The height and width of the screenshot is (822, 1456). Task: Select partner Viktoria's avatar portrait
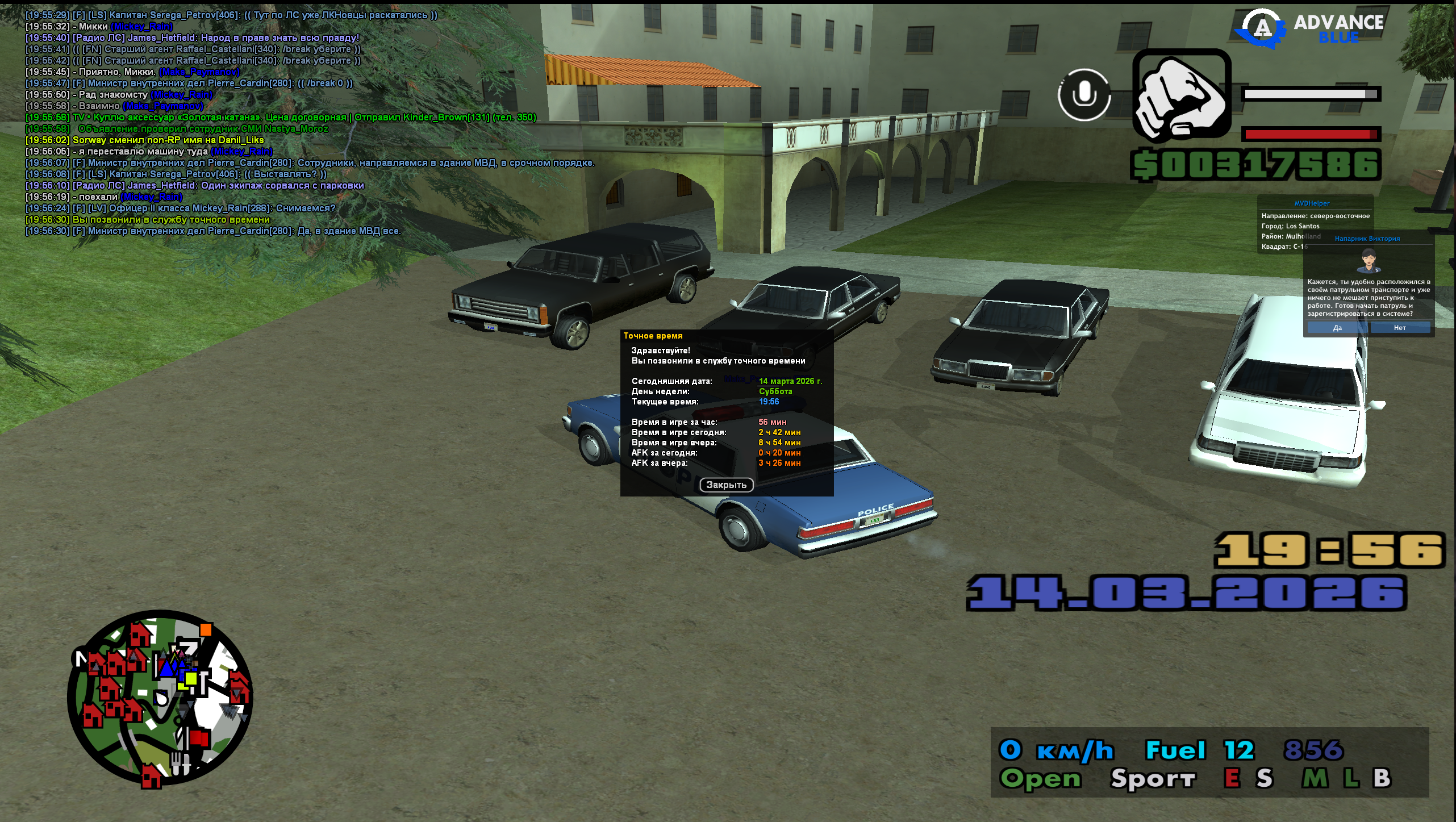[1367, 261]
